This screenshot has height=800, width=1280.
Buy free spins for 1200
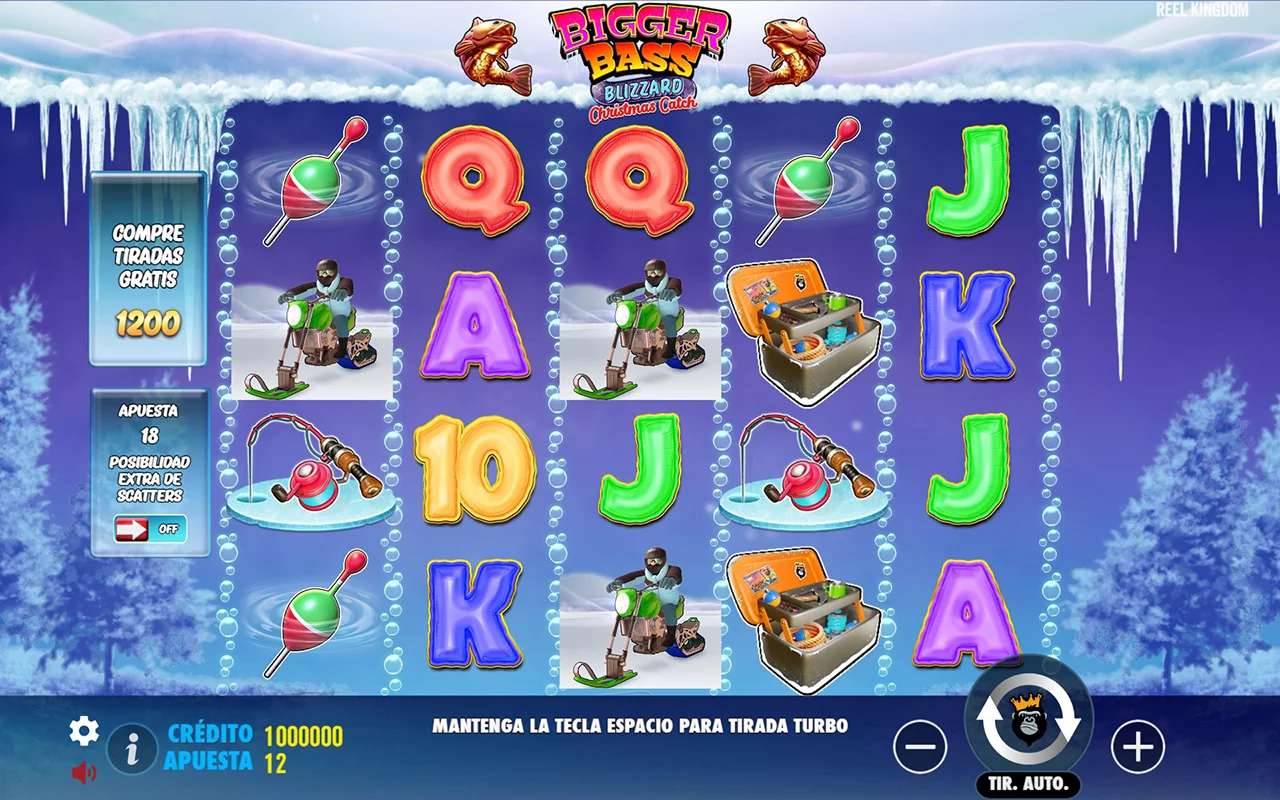[148, 270]
